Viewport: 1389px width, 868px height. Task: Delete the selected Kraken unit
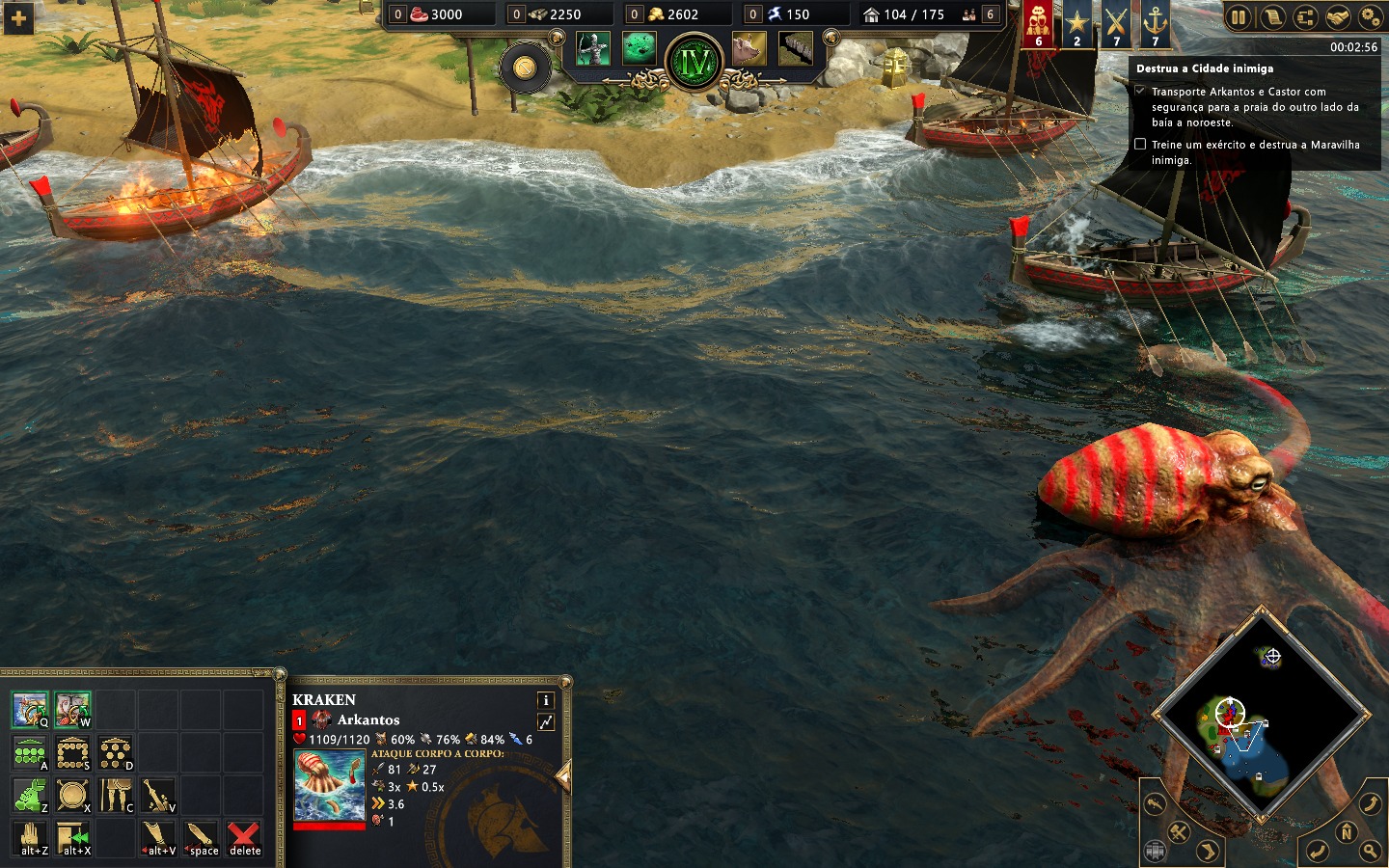coord(244,837)
